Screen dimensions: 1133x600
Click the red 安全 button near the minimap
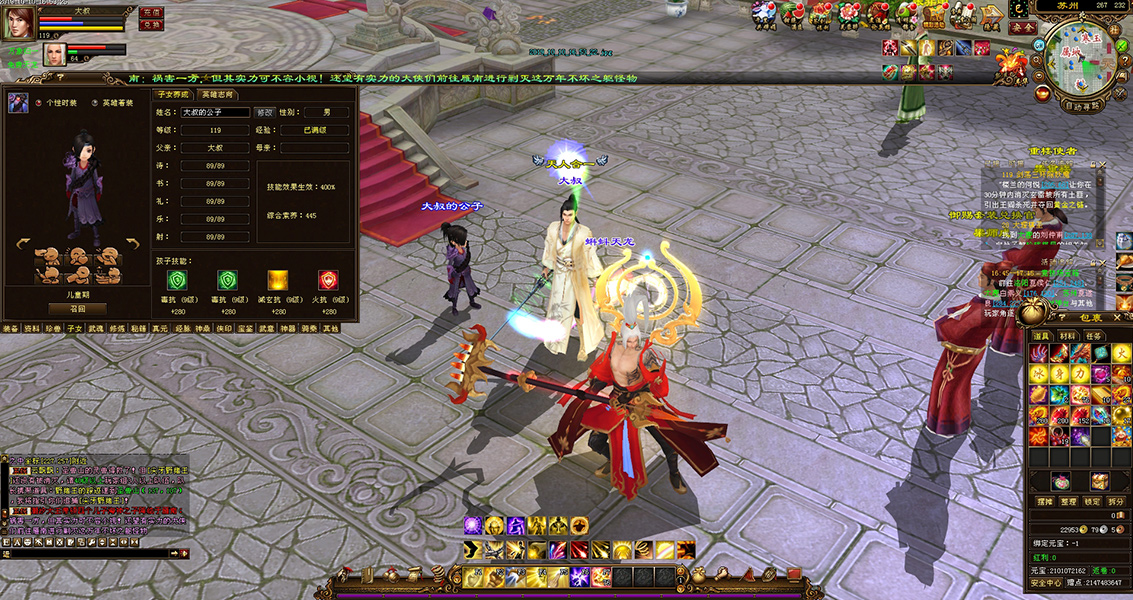[1021, 28]
